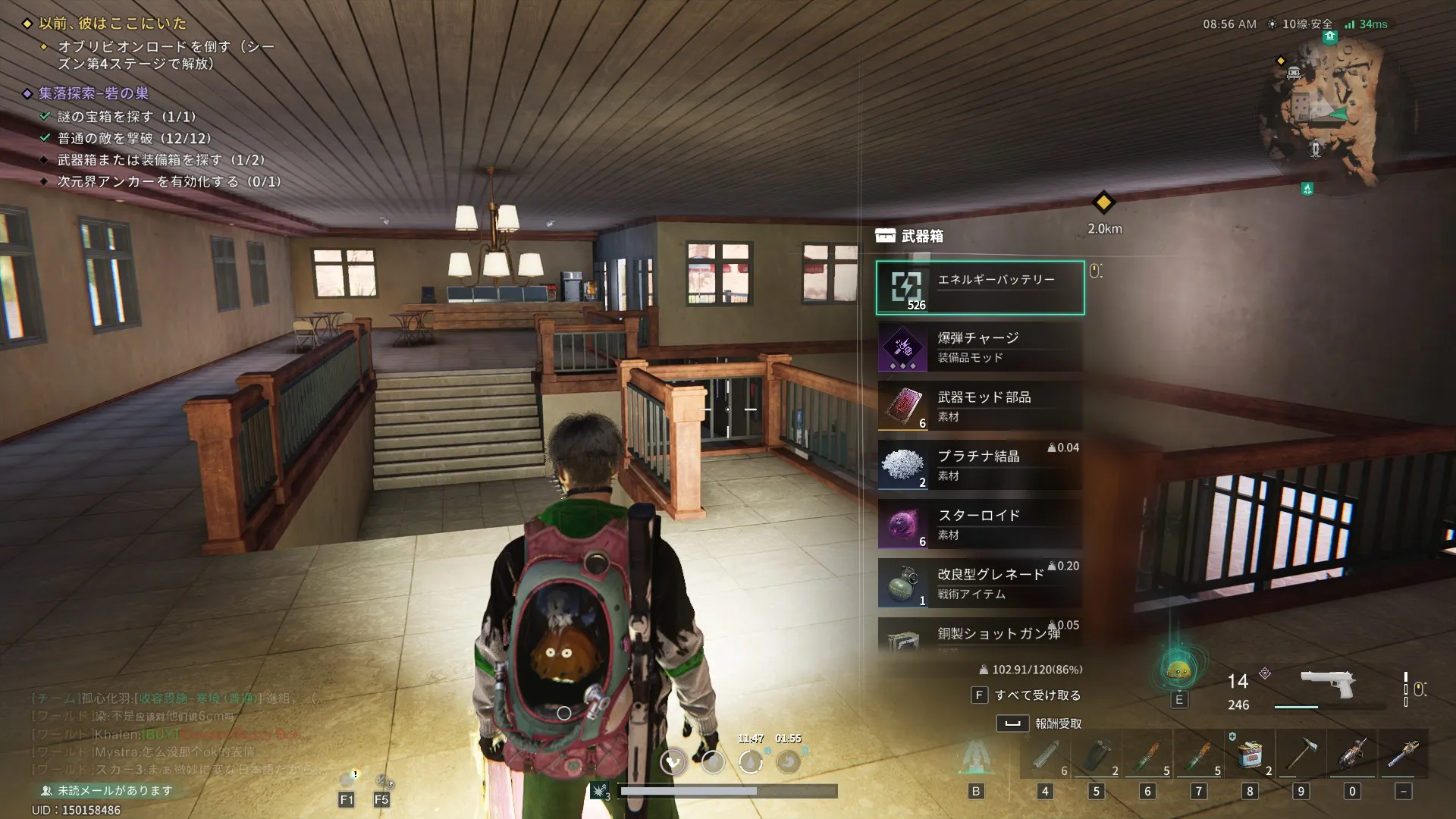Choose the プラチナ結晶 loot entry
The width and height of the screenshot is (1456, 819).
click(980, 466)
